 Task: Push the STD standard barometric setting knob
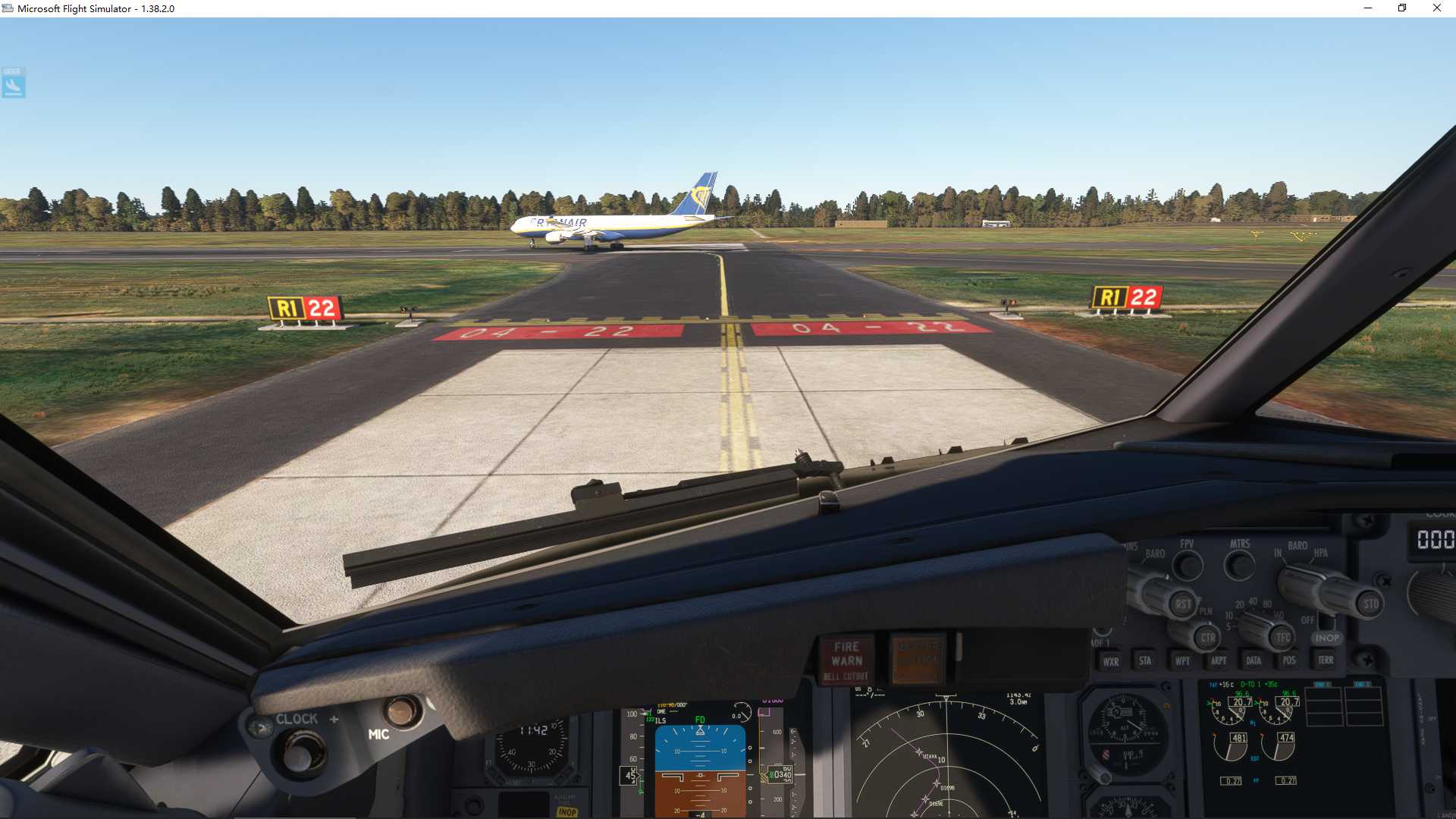pos(1371,604)
